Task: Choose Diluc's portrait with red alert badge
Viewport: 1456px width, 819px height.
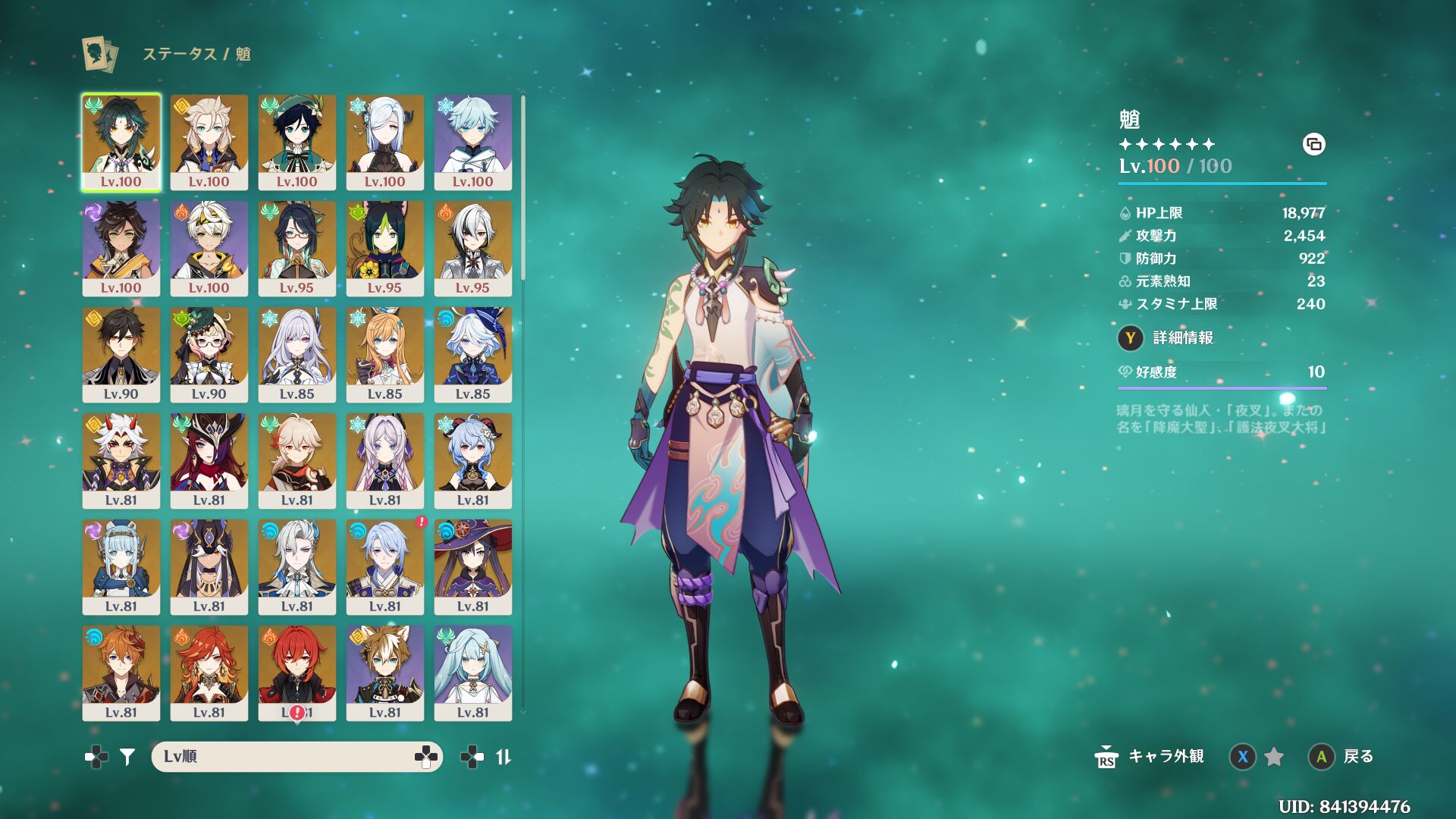Action: (x=297, y=673)
